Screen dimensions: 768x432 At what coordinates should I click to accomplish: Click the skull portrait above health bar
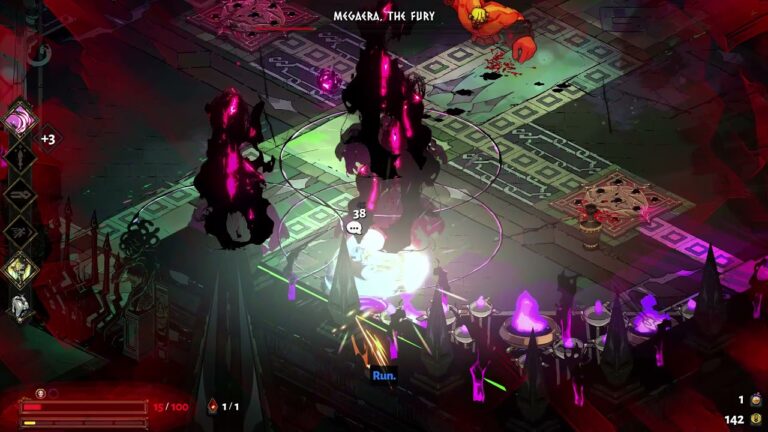click(x=41, y=393)
